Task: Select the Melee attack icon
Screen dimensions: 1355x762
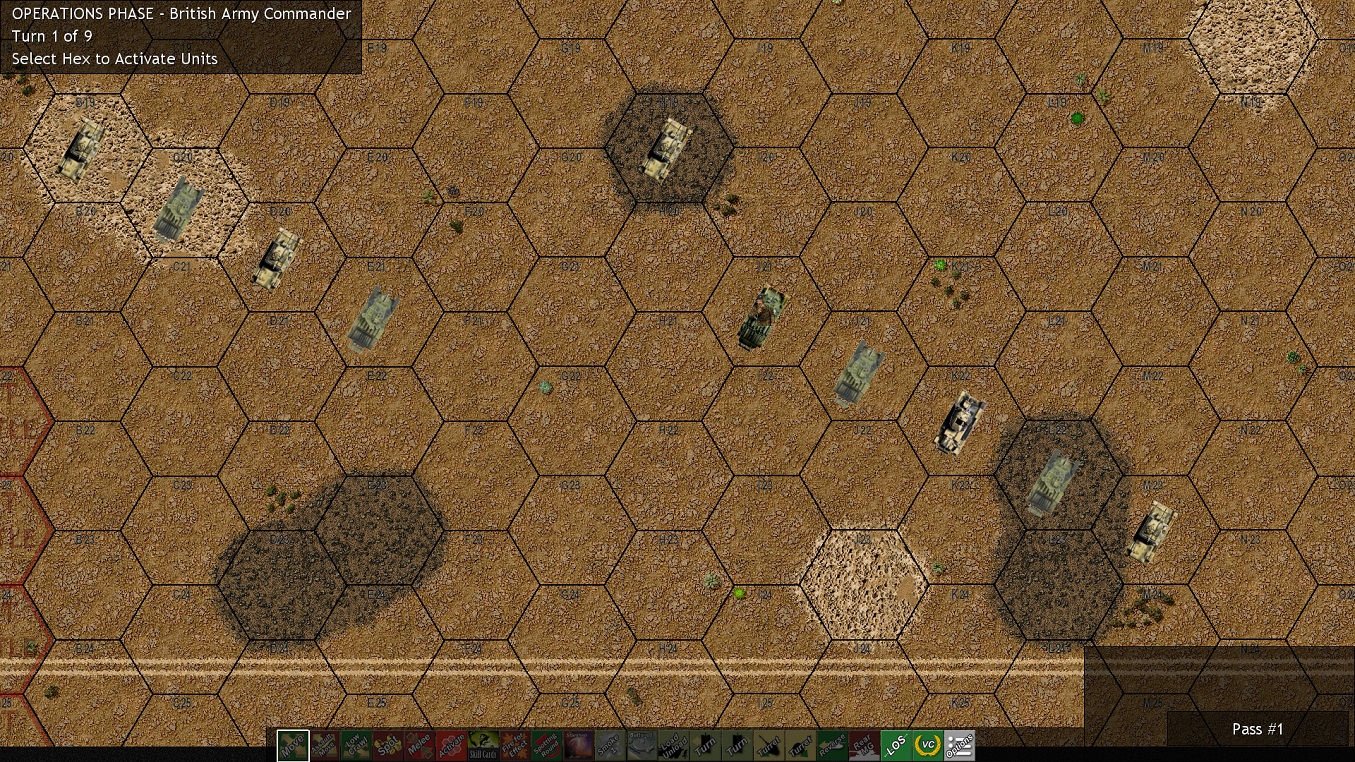Action: click(420, 746)
